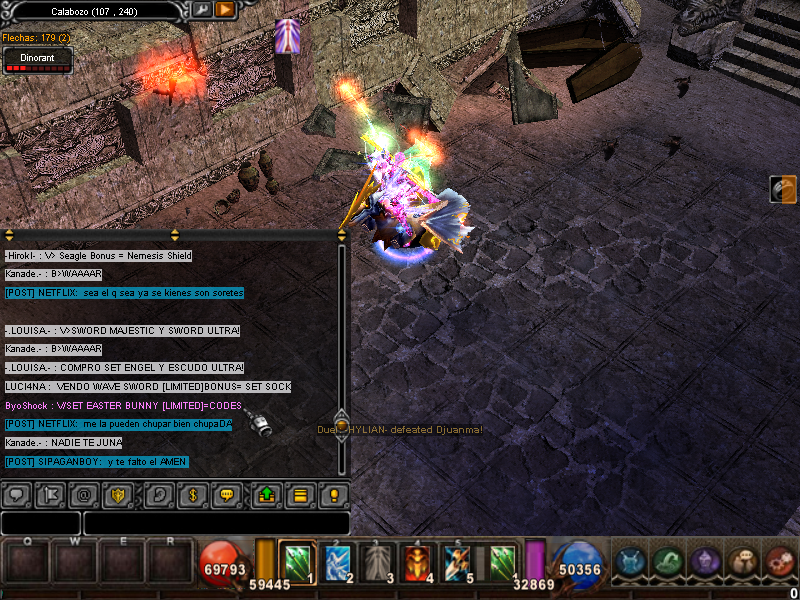
Task: Click the yellow exclamation mark chat button
Action: [x=334, y=494]
